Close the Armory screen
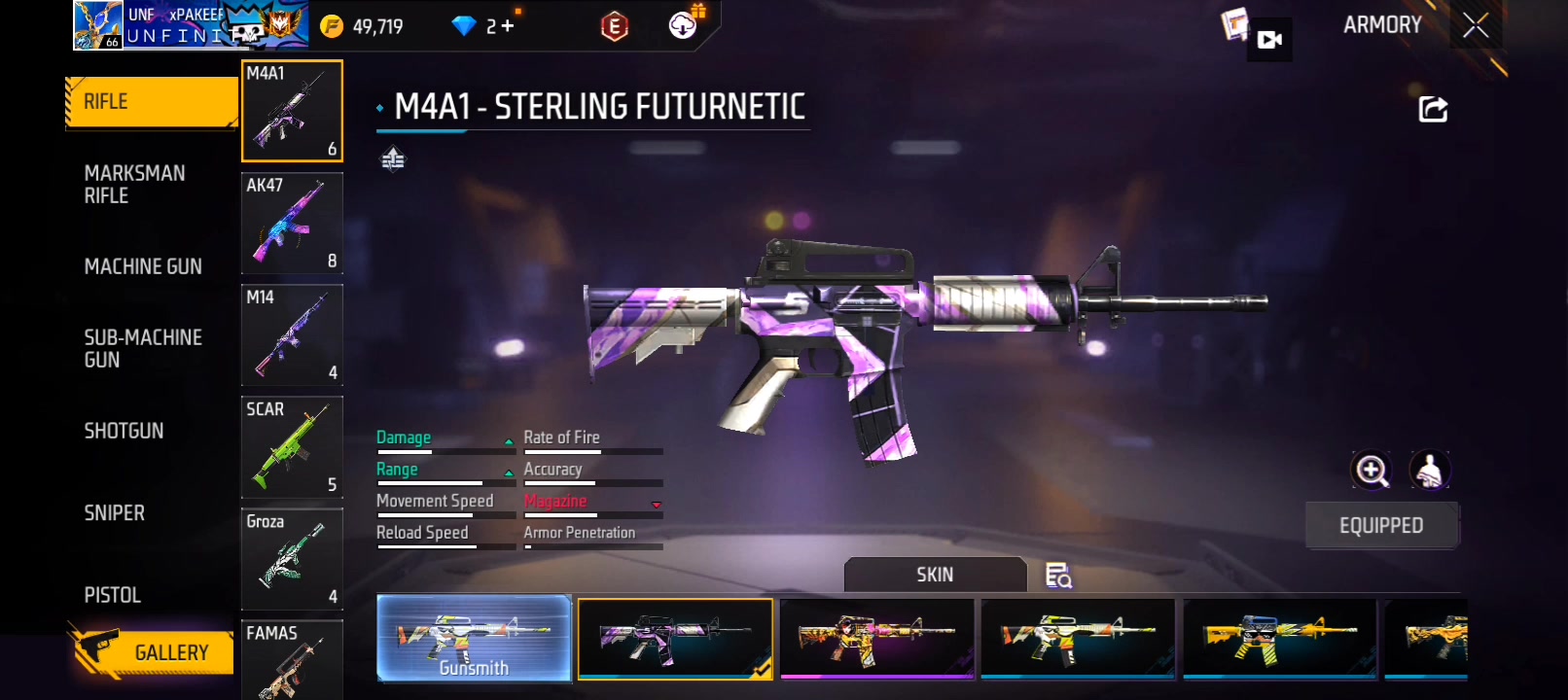 point(1475,26)
